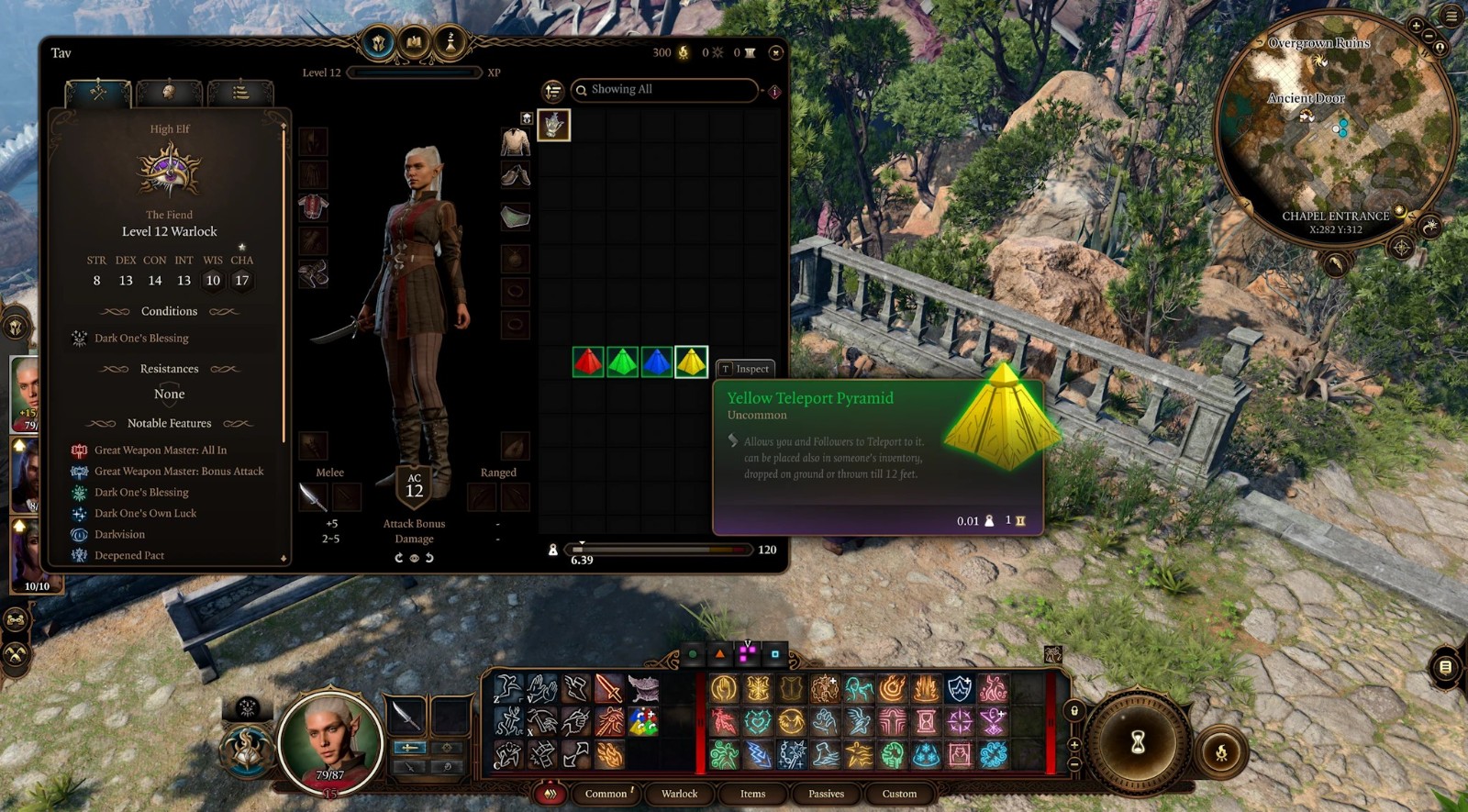Image resolution: width=1468 pixels, height=812 pixels.
Task: Click Tav's portrait on the hotbar
Action: 330,739
